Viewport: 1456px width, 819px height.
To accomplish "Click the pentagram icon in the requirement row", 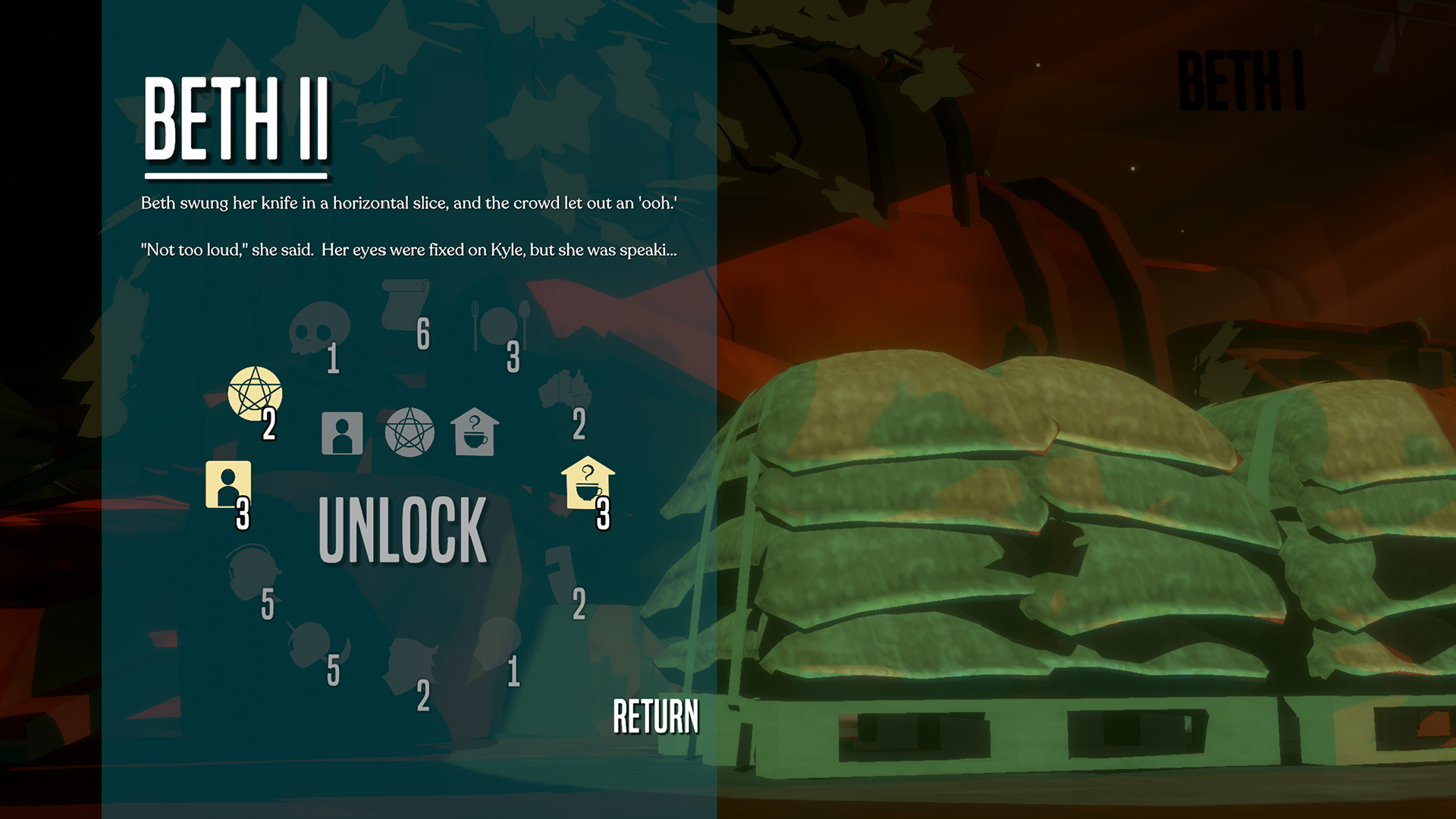I will [x=409, y=432].
